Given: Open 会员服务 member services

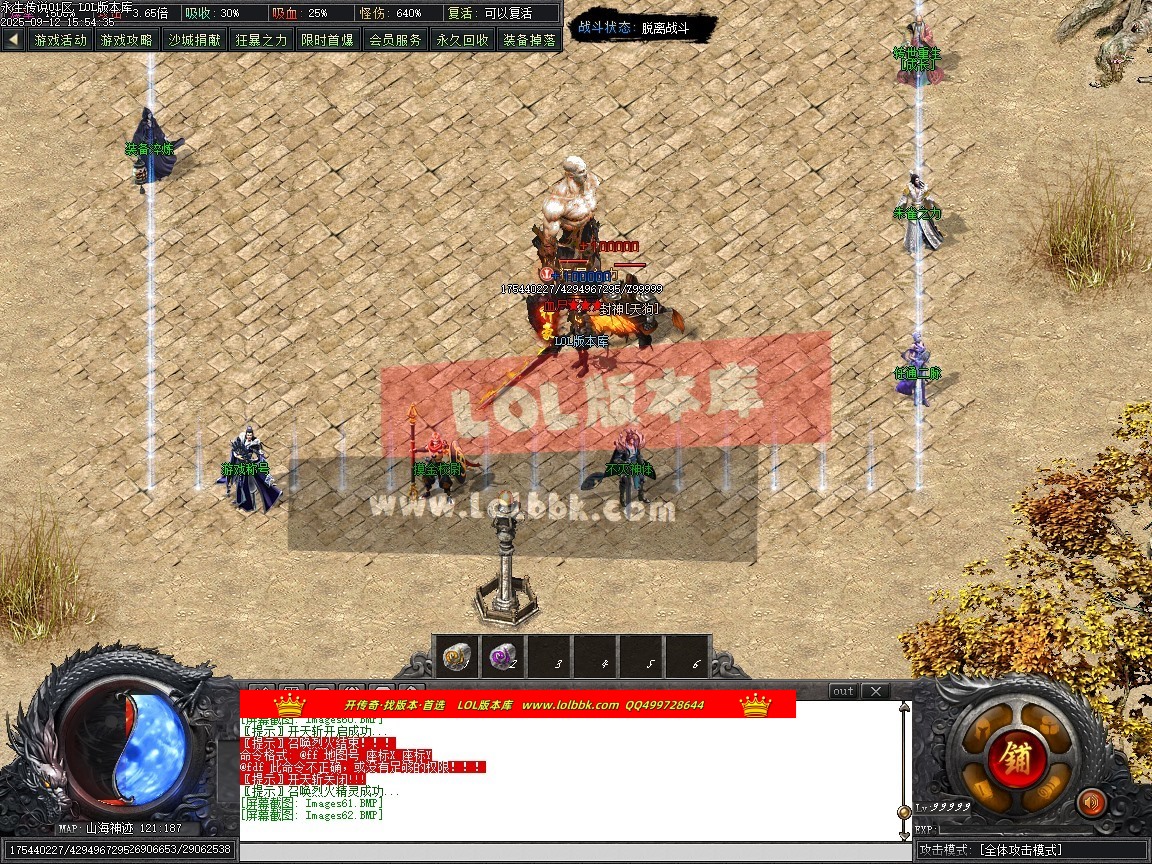Looking at the screenshot, I should pyautogui.click(x=396, y=40).
